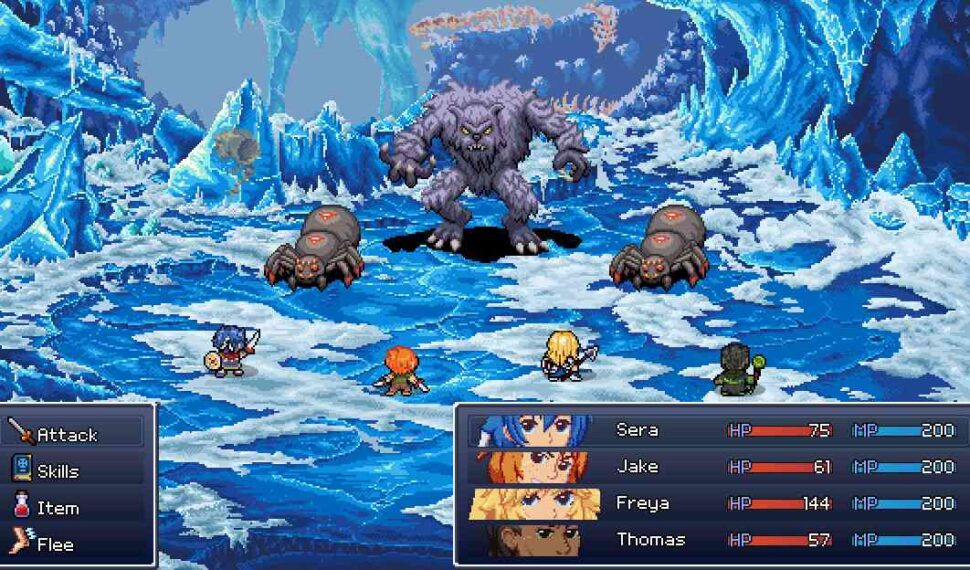Pick Jake in the party list
970x570 pixels.
point(712,467)
